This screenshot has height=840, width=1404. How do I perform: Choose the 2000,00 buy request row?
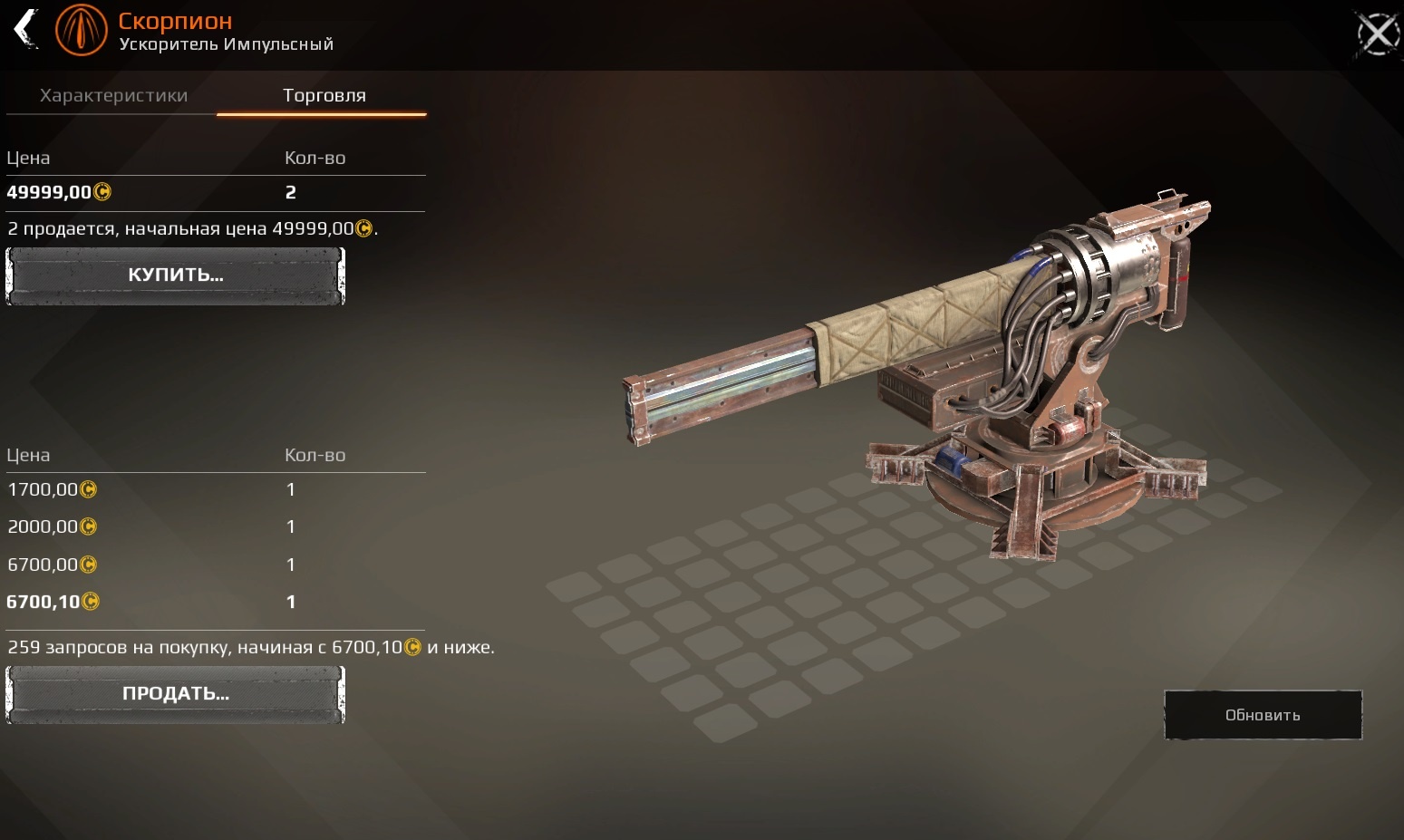(x=215, y=526)
